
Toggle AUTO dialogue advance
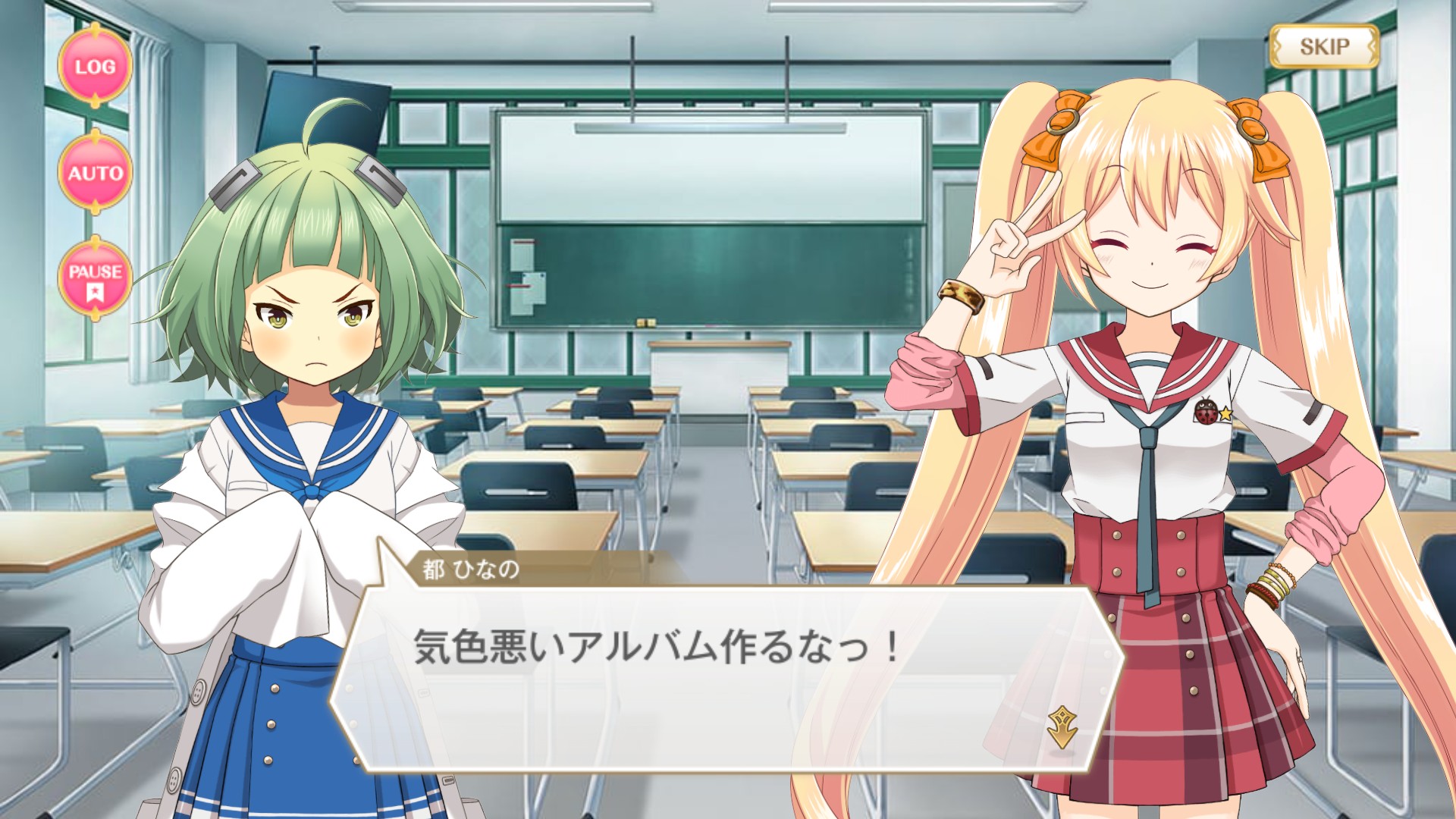click(96, 173)
